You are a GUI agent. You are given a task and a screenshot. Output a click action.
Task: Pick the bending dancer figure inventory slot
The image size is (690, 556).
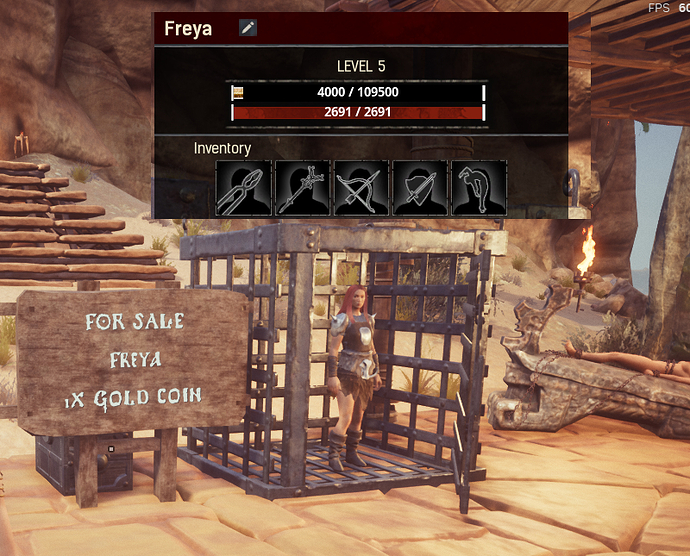478,188
